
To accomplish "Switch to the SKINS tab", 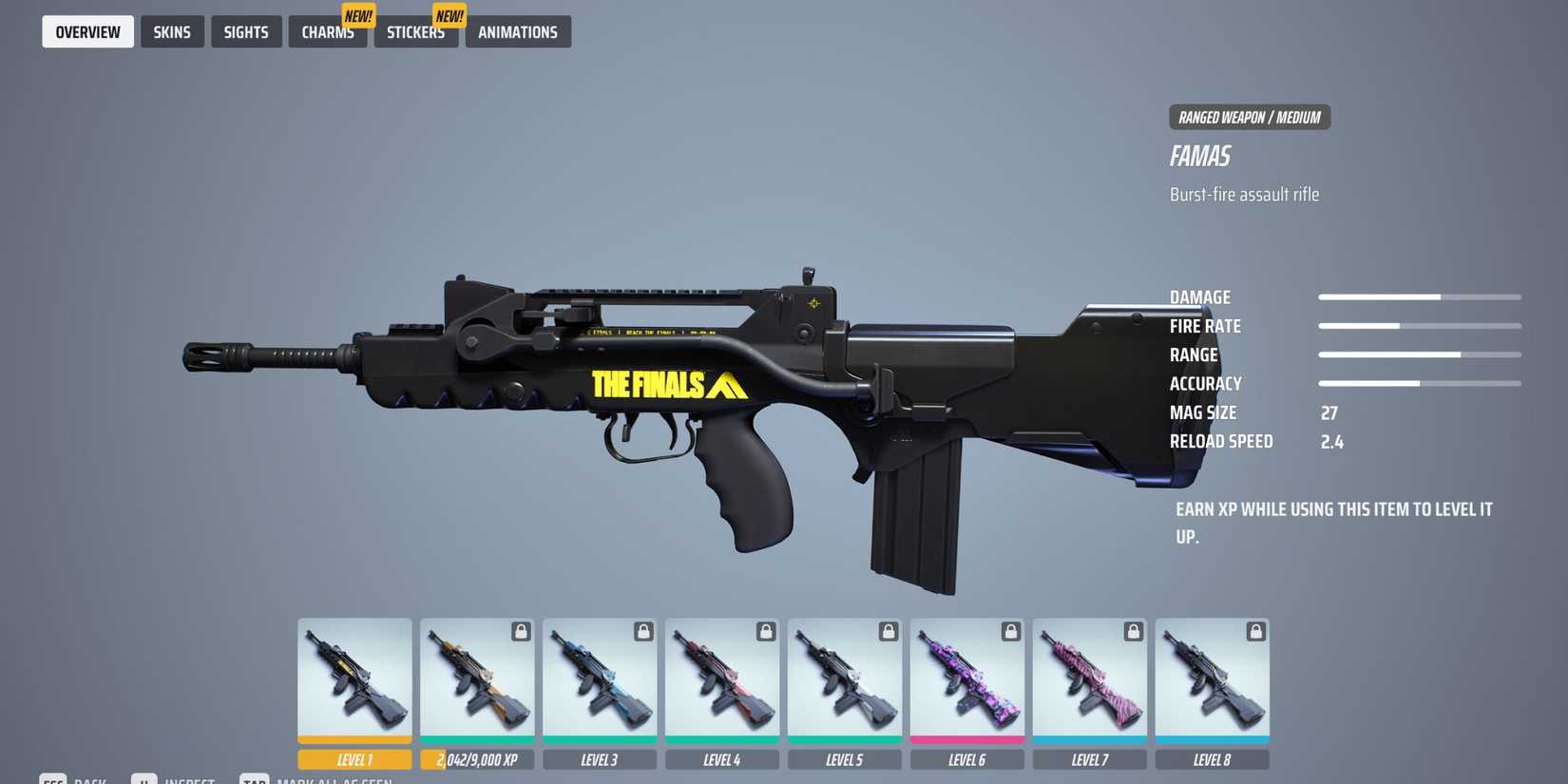I will pos(172,31).
